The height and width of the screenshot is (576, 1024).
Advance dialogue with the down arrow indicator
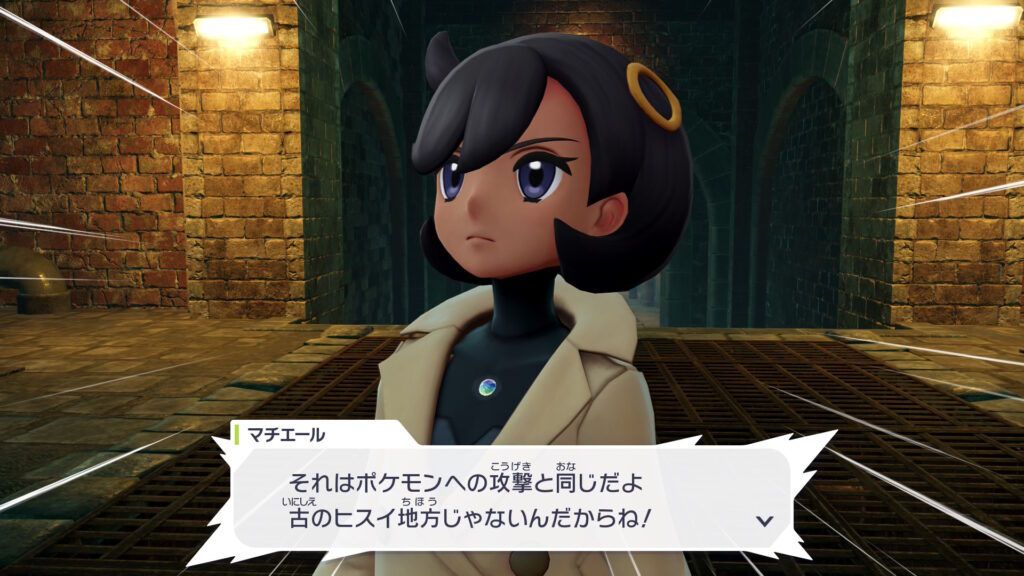click(x=764, y=520)
